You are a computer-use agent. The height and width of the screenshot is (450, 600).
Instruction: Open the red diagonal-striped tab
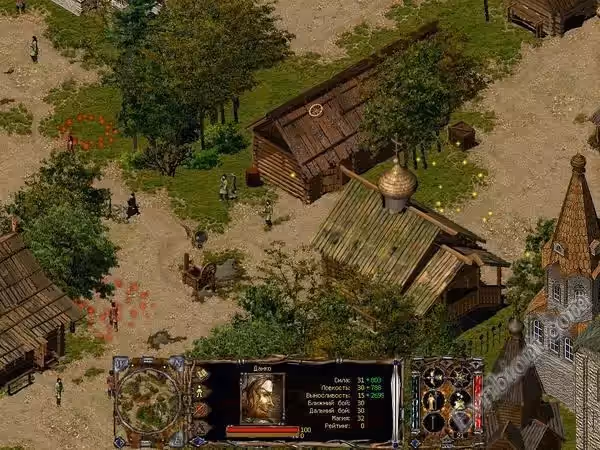pyautogui.click(x=201, y=409)
